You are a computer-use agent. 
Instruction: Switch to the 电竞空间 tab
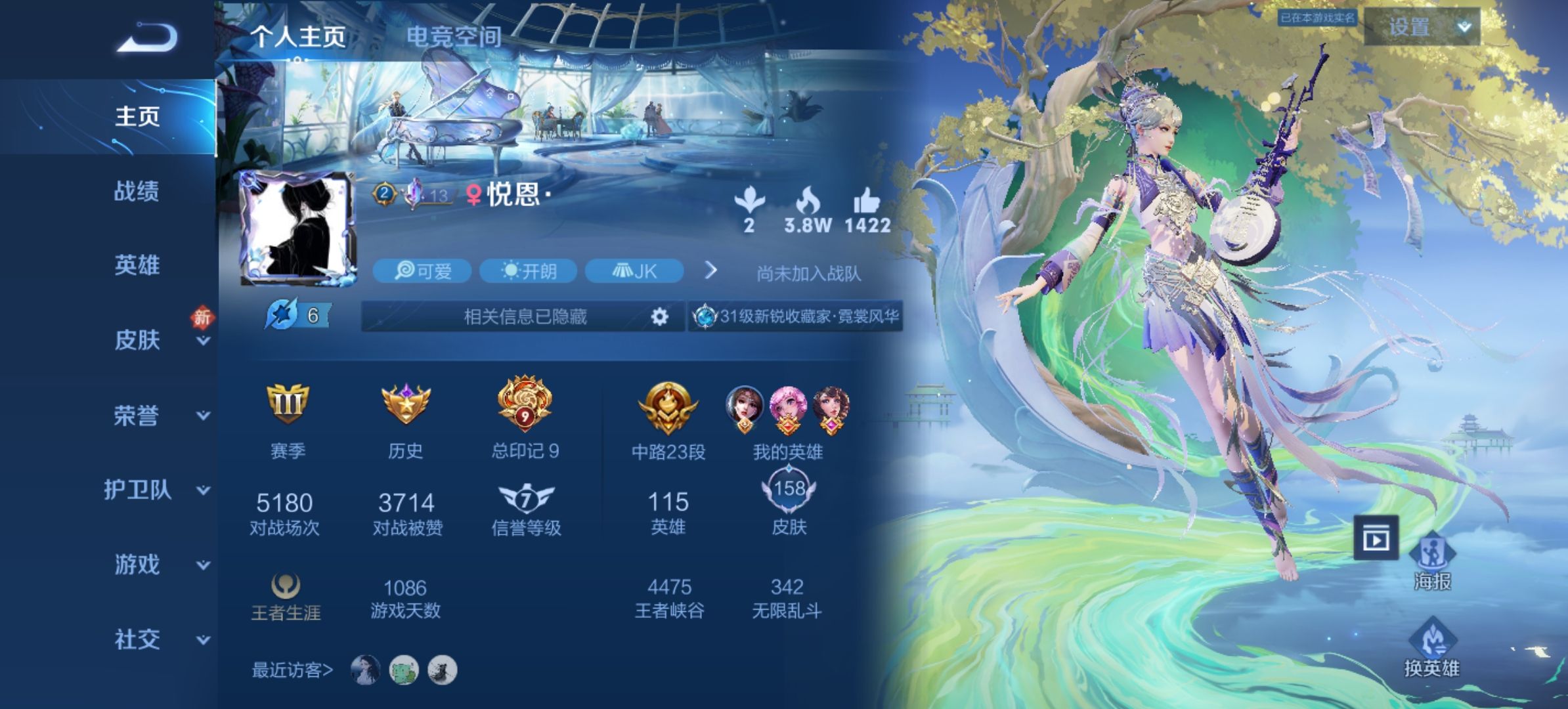(454, 37)
